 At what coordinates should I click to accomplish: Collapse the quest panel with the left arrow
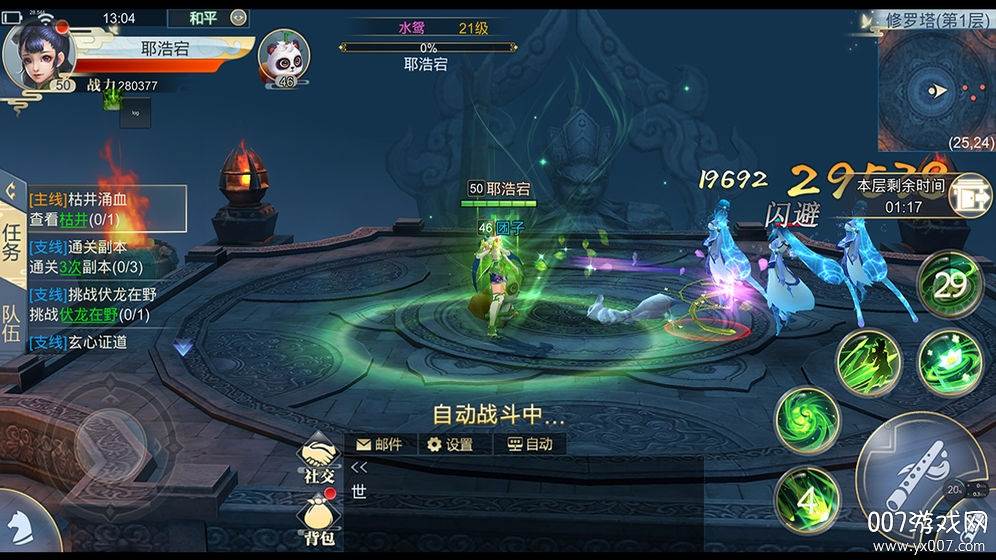[11, 188]
